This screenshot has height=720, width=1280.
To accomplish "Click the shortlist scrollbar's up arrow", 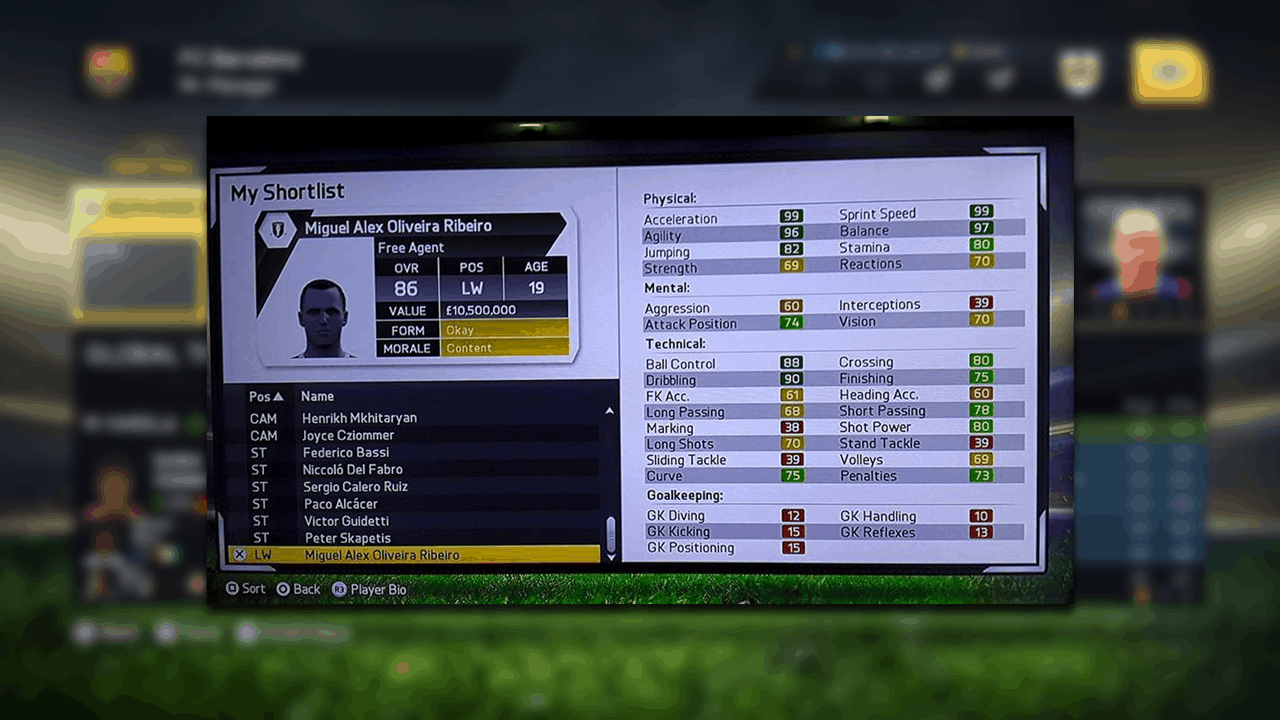I will (610, 411).
